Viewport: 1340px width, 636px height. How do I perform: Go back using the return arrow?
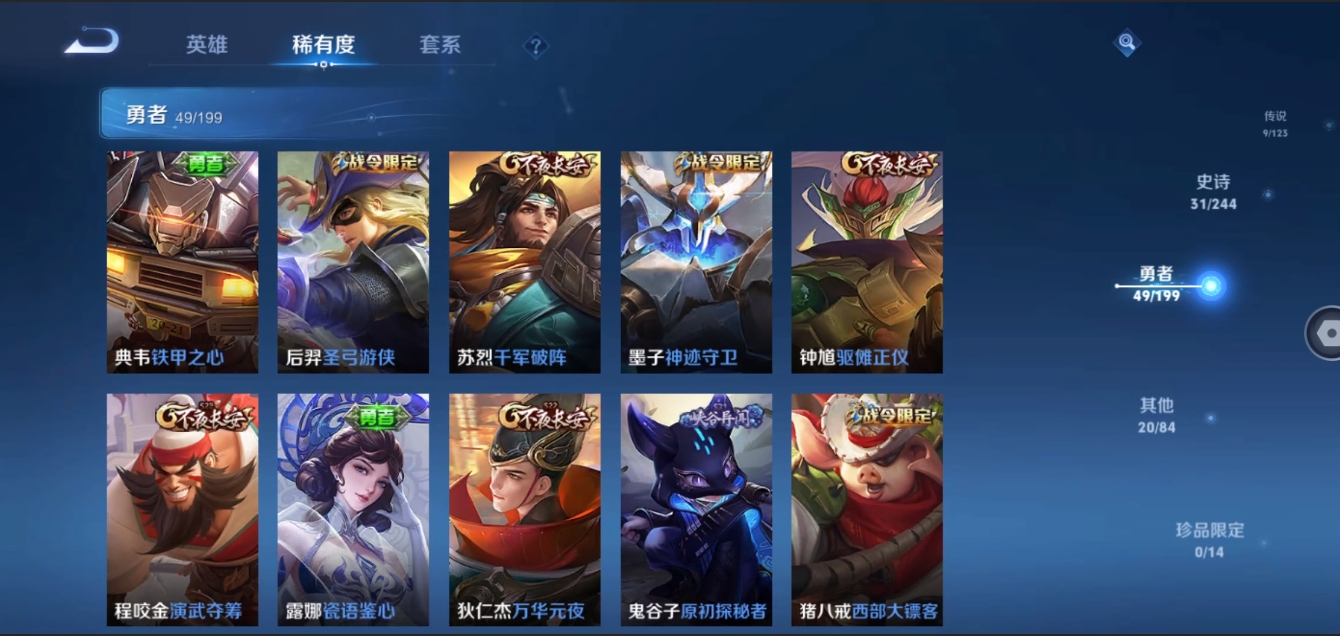pyautogui.click(x=92, y=42)
